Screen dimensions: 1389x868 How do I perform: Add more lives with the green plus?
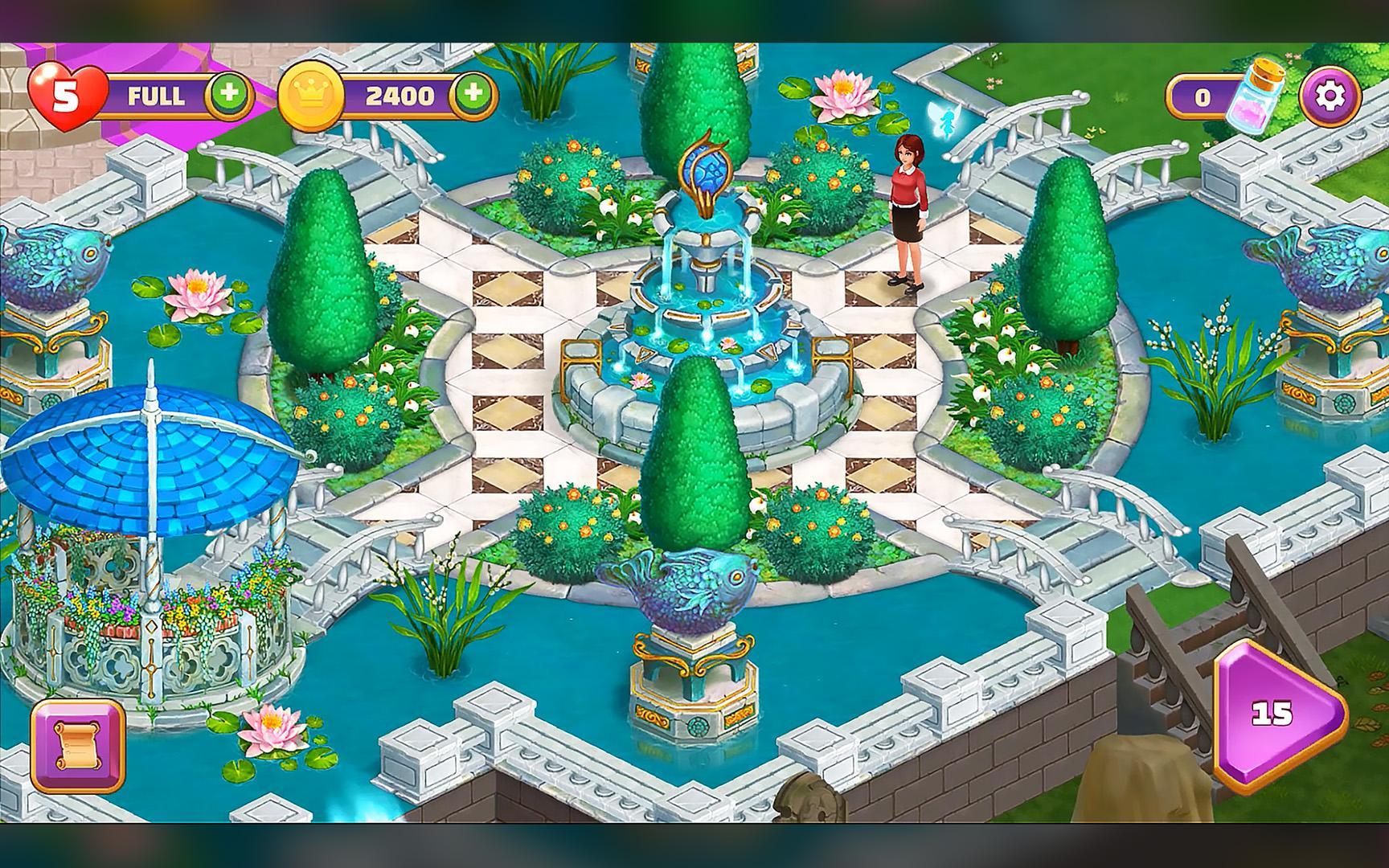[230, 94]
